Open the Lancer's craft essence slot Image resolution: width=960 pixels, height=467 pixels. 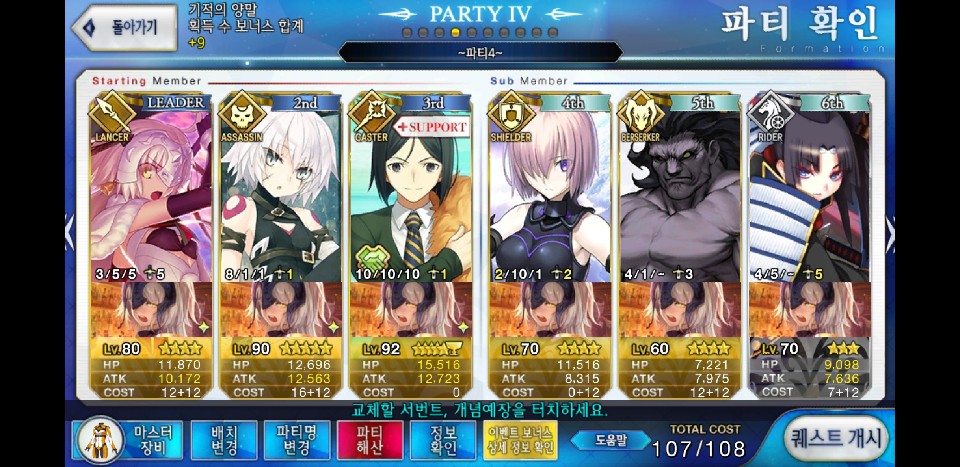(151, 309)
